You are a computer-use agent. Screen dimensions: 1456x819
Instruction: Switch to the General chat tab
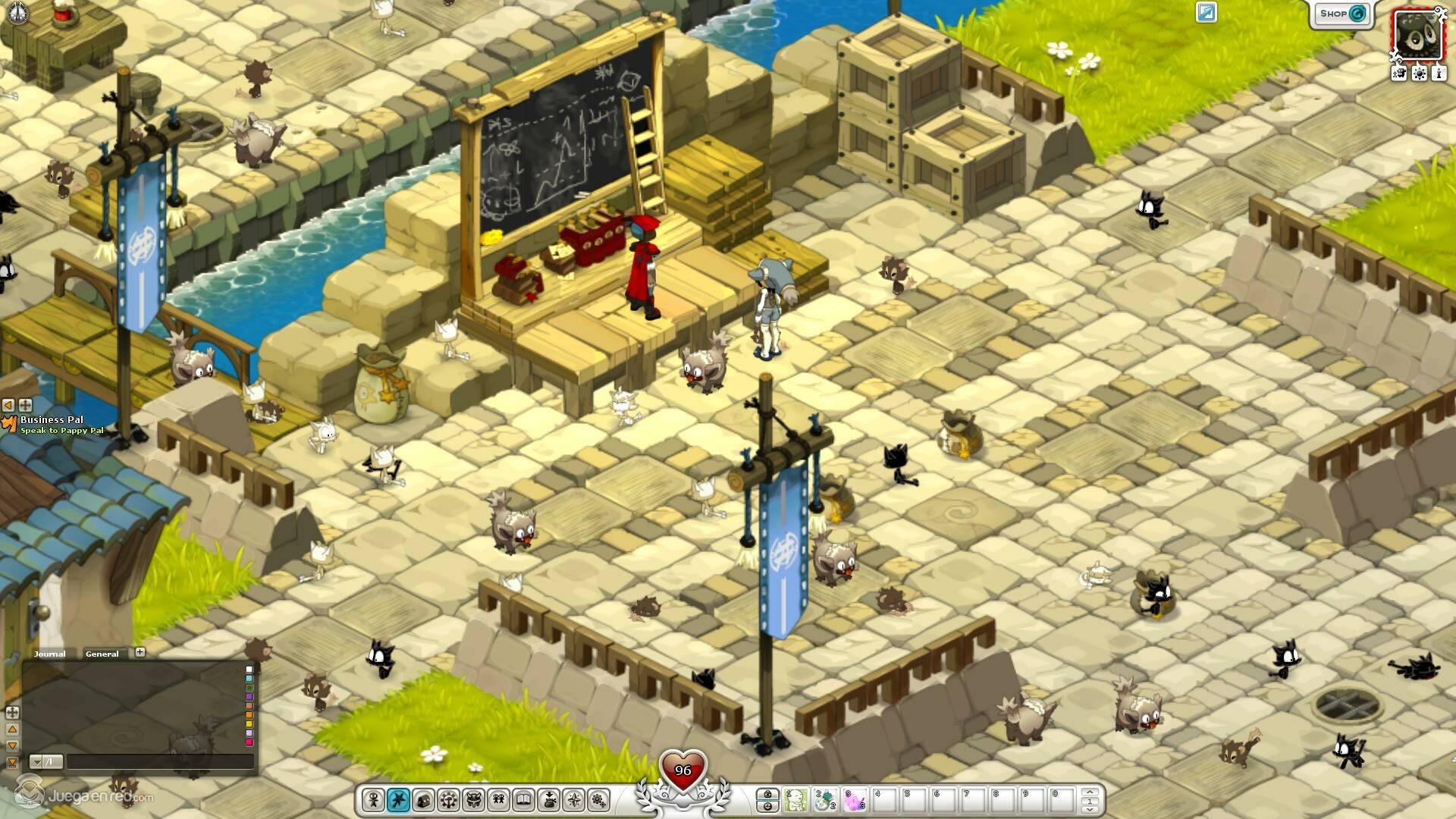[102, 654]
